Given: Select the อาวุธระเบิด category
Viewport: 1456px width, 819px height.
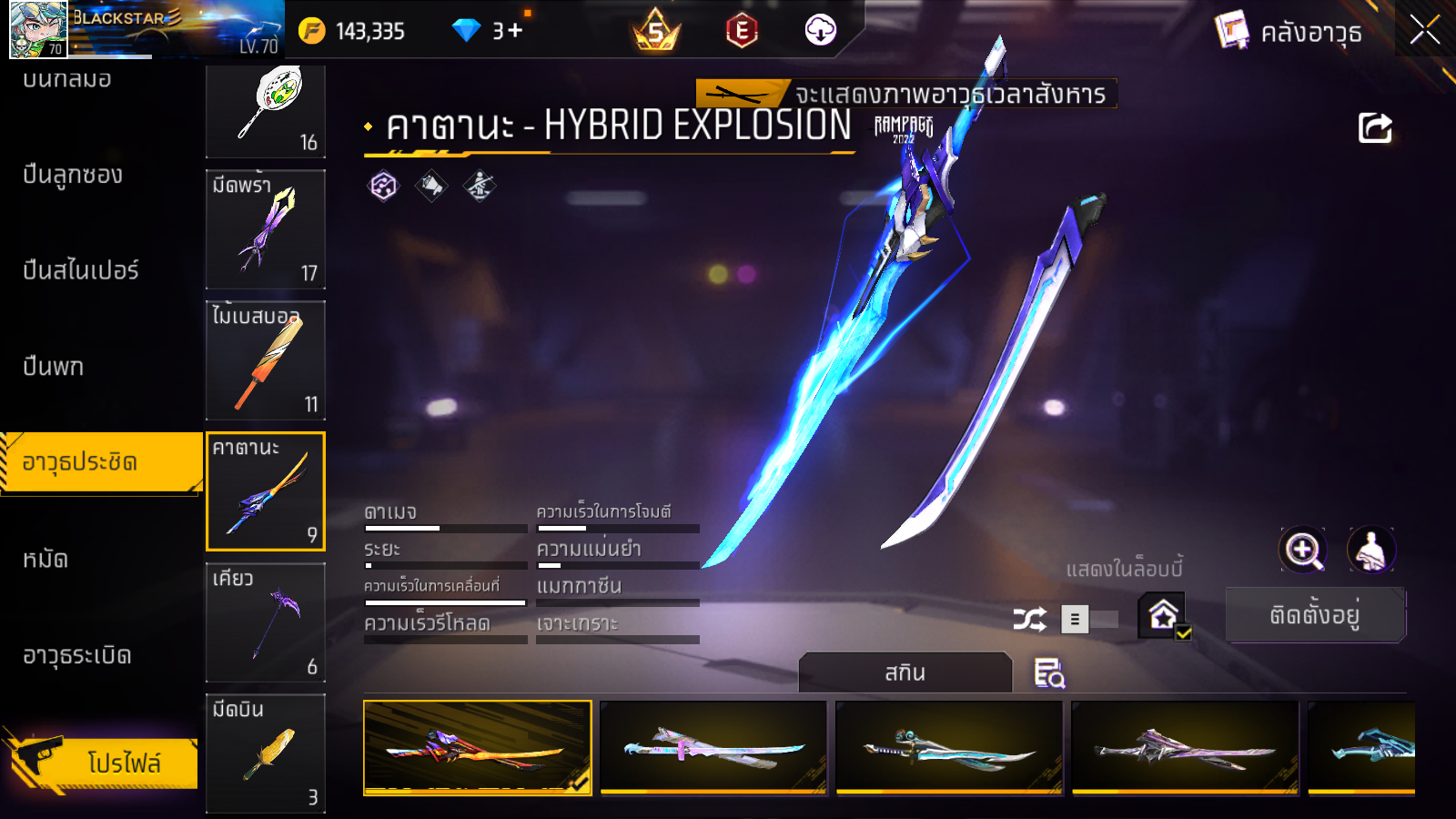Looking at the screenshot, I should [x=77, y=655].
